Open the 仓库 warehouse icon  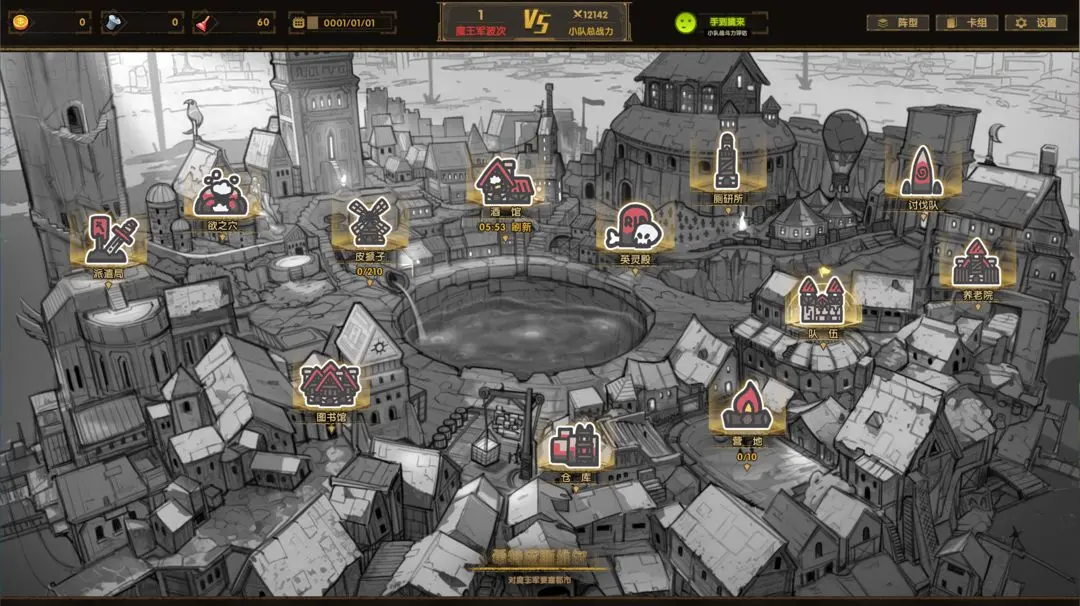(575, 447)
